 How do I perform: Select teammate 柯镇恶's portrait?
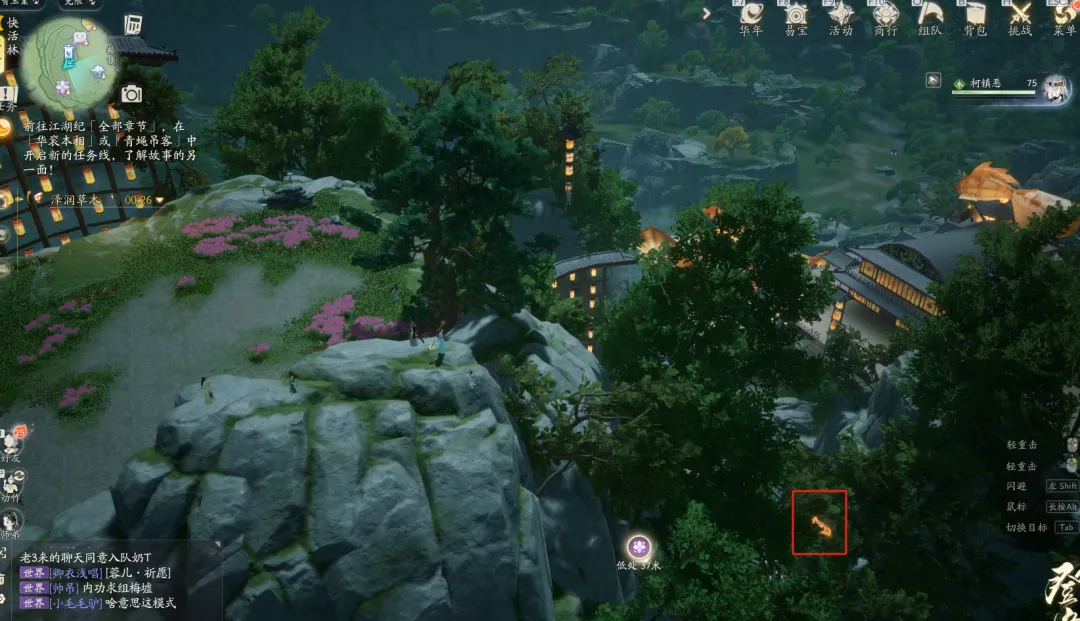tap(1055, 89)
